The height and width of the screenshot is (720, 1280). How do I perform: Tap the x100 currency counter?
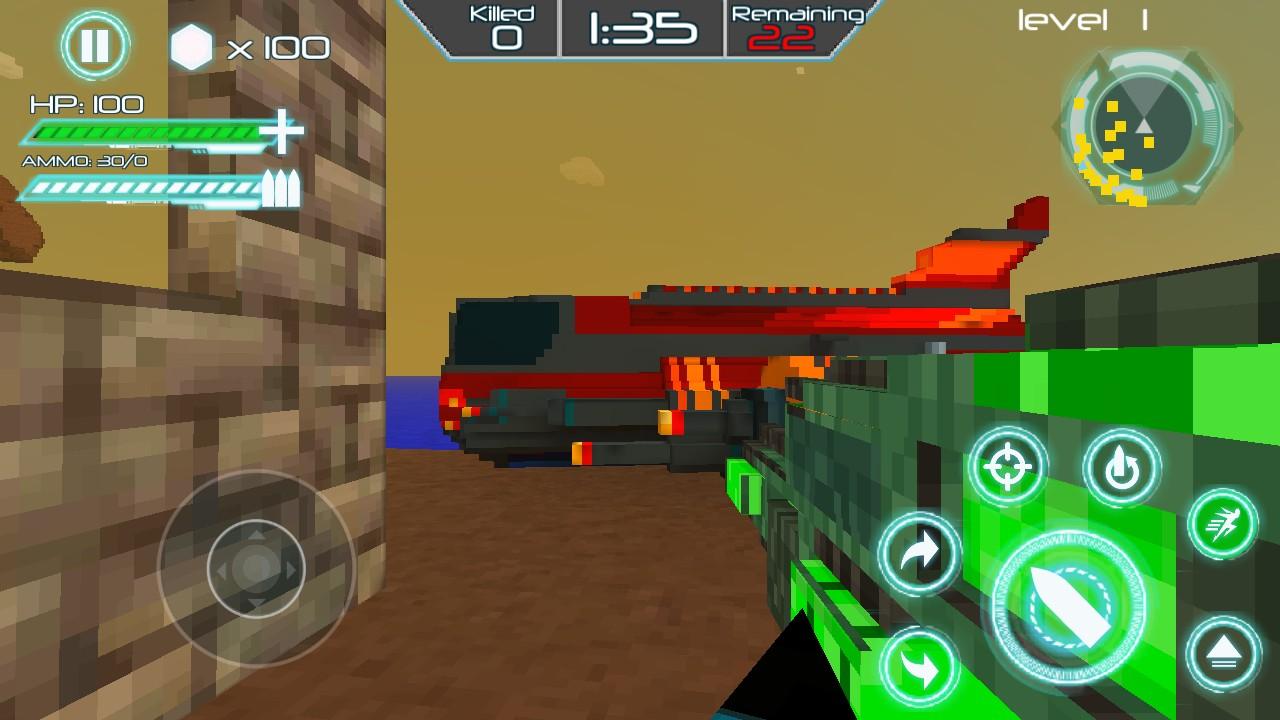point(280,47)
